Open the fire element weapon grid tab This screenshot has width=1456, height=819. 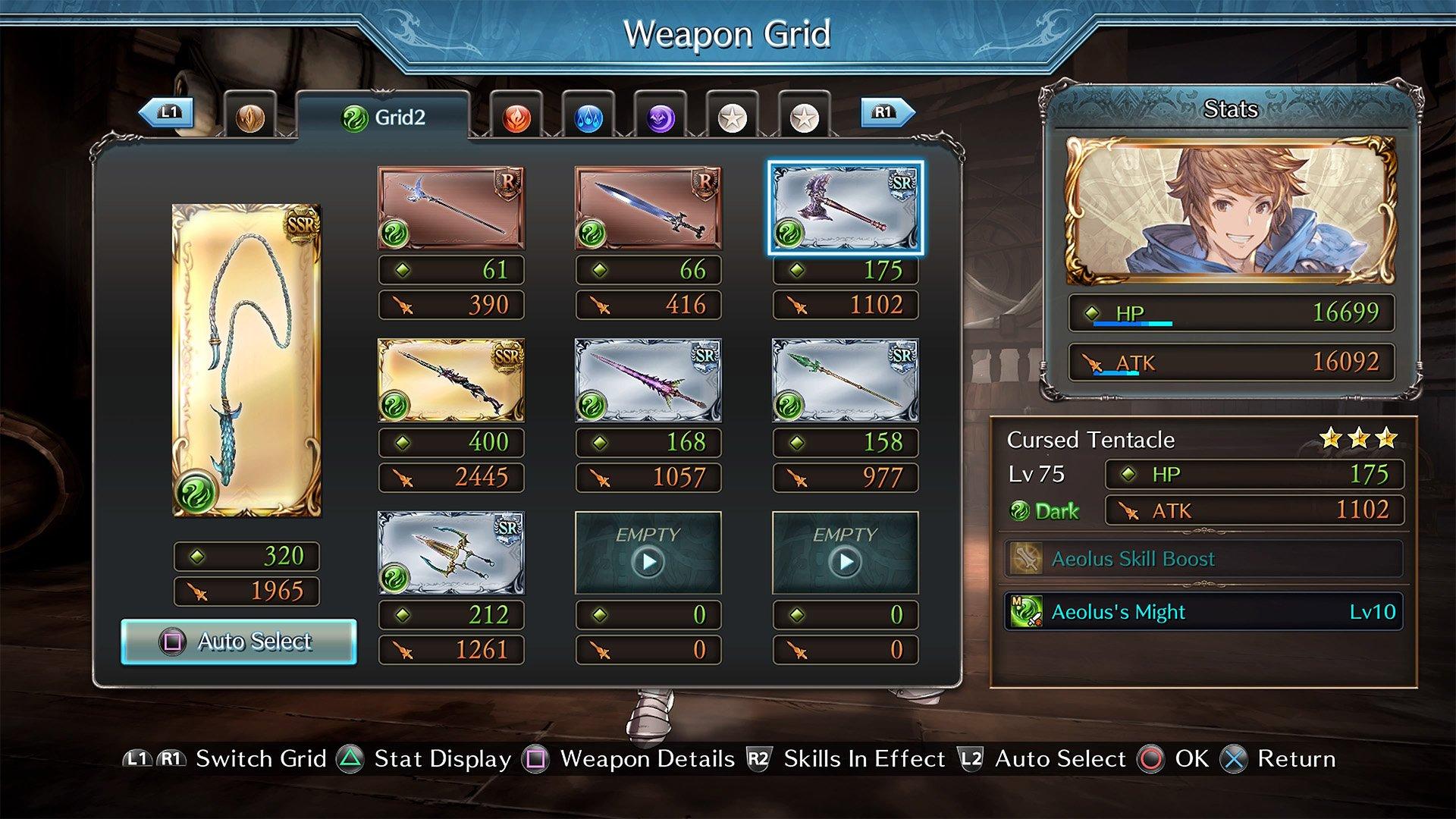(x=517, y=118)
